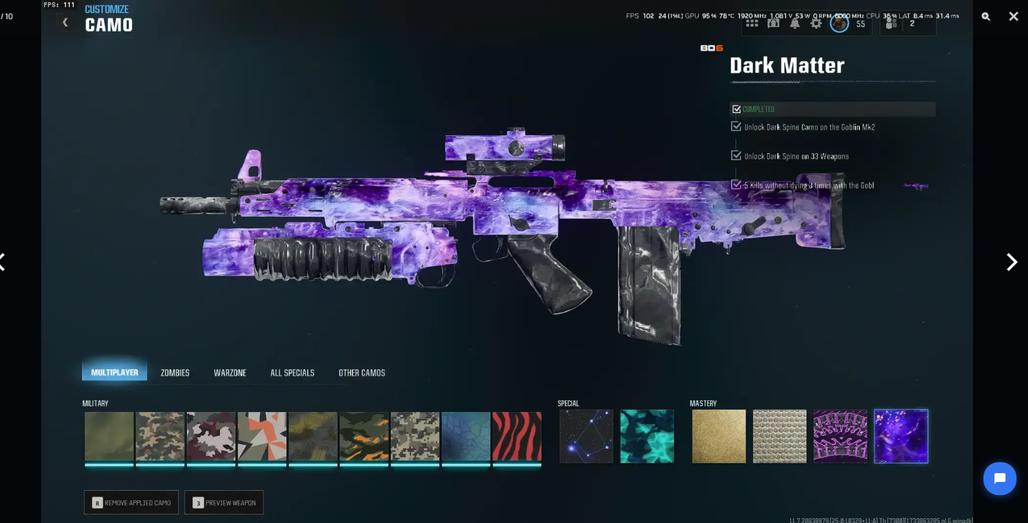
Task: Switch to the Multiplayer camo tab
Action: tap(115, 372)
